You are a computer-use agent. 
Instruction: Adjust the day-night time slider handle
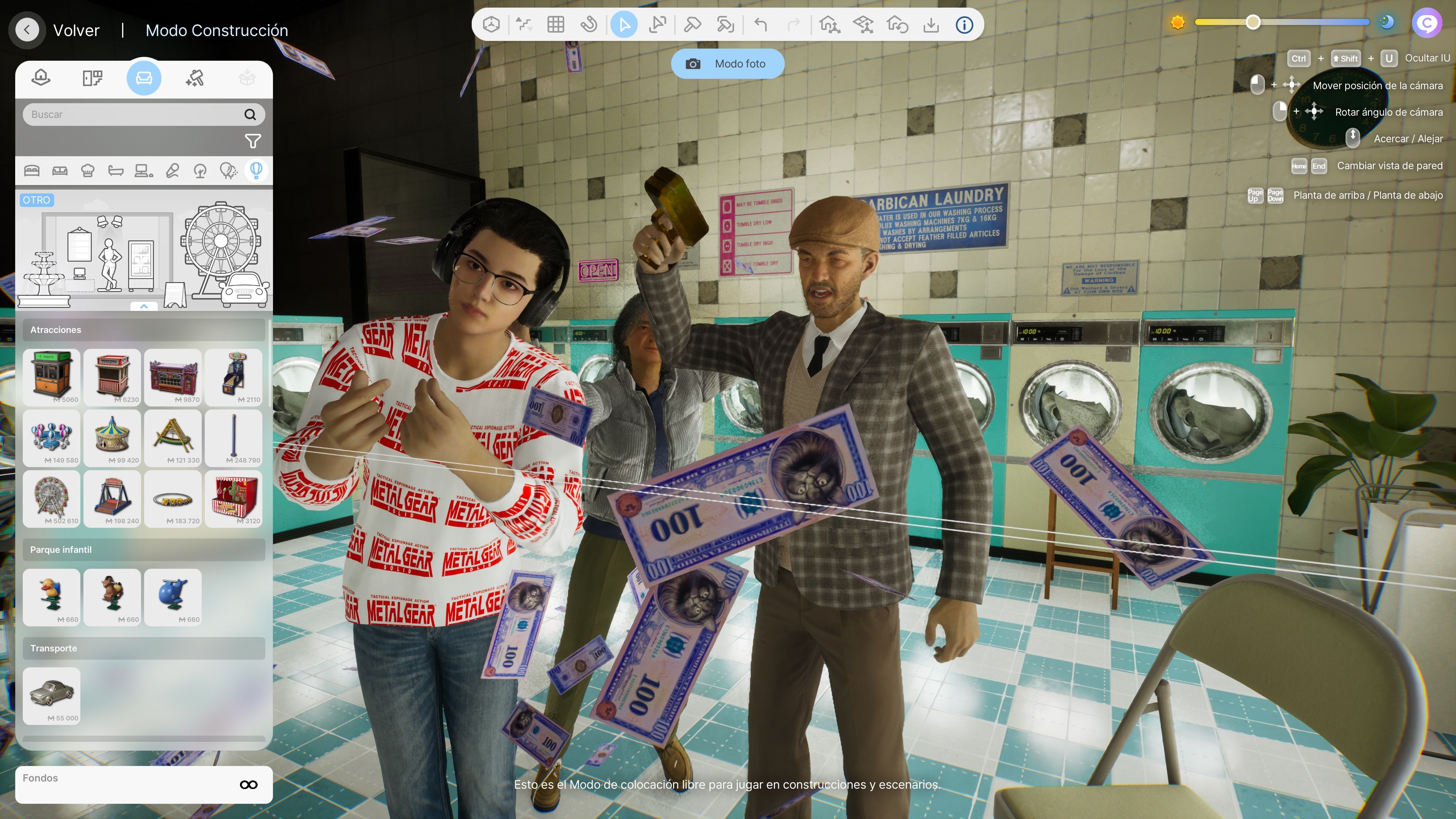click(x=1252, y=23)
